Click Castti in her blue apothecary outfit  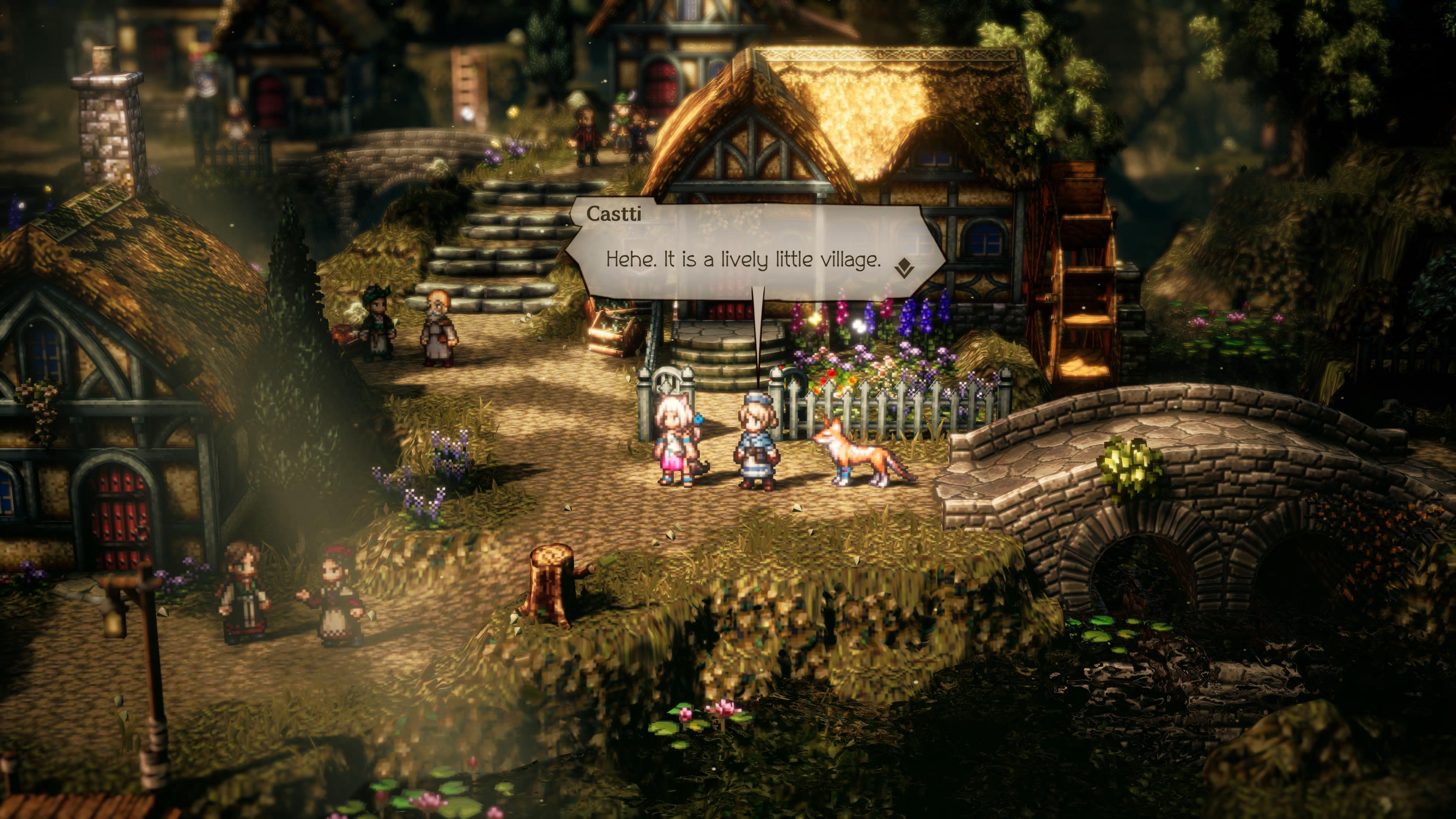point(756,447)
